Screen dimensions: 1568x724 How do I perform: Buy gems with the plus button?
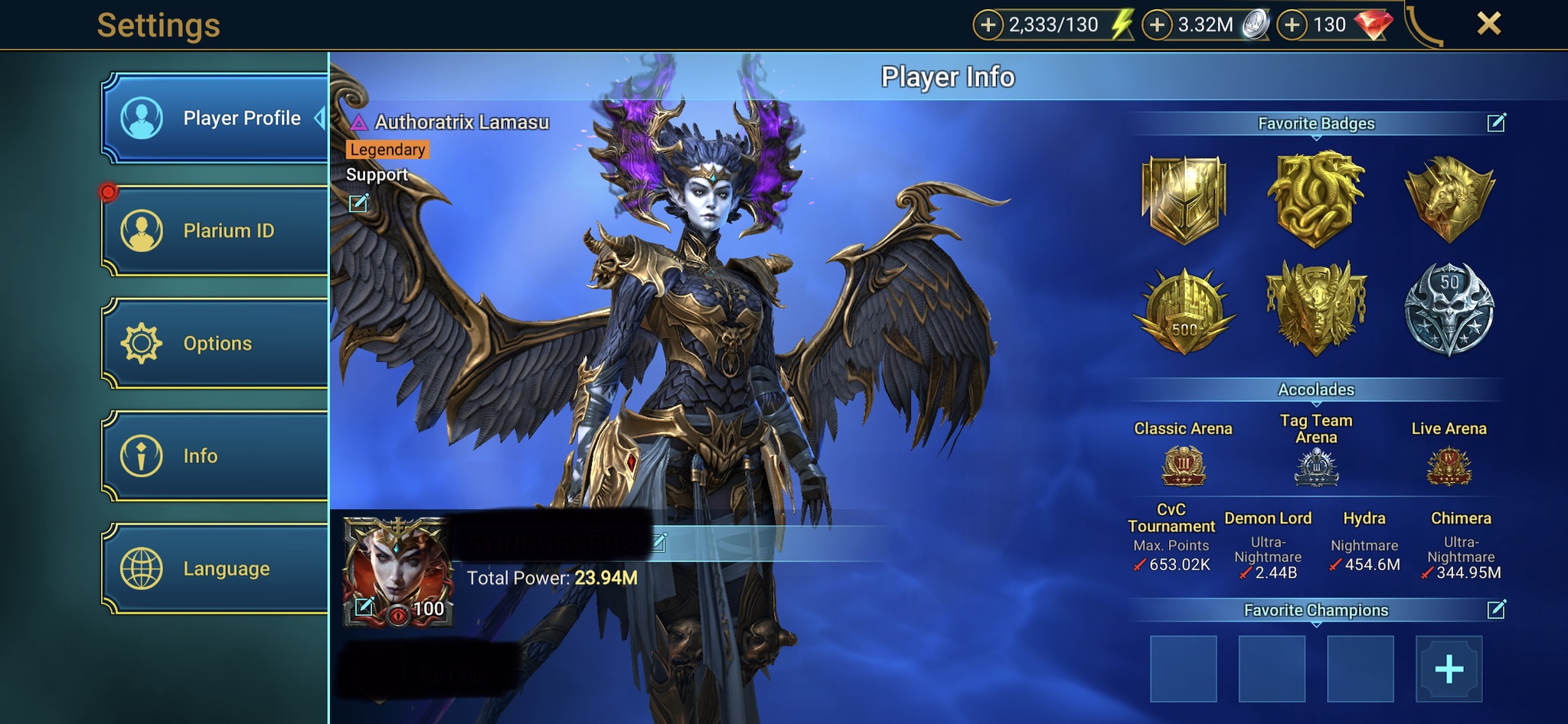(x=1292, y=25)
